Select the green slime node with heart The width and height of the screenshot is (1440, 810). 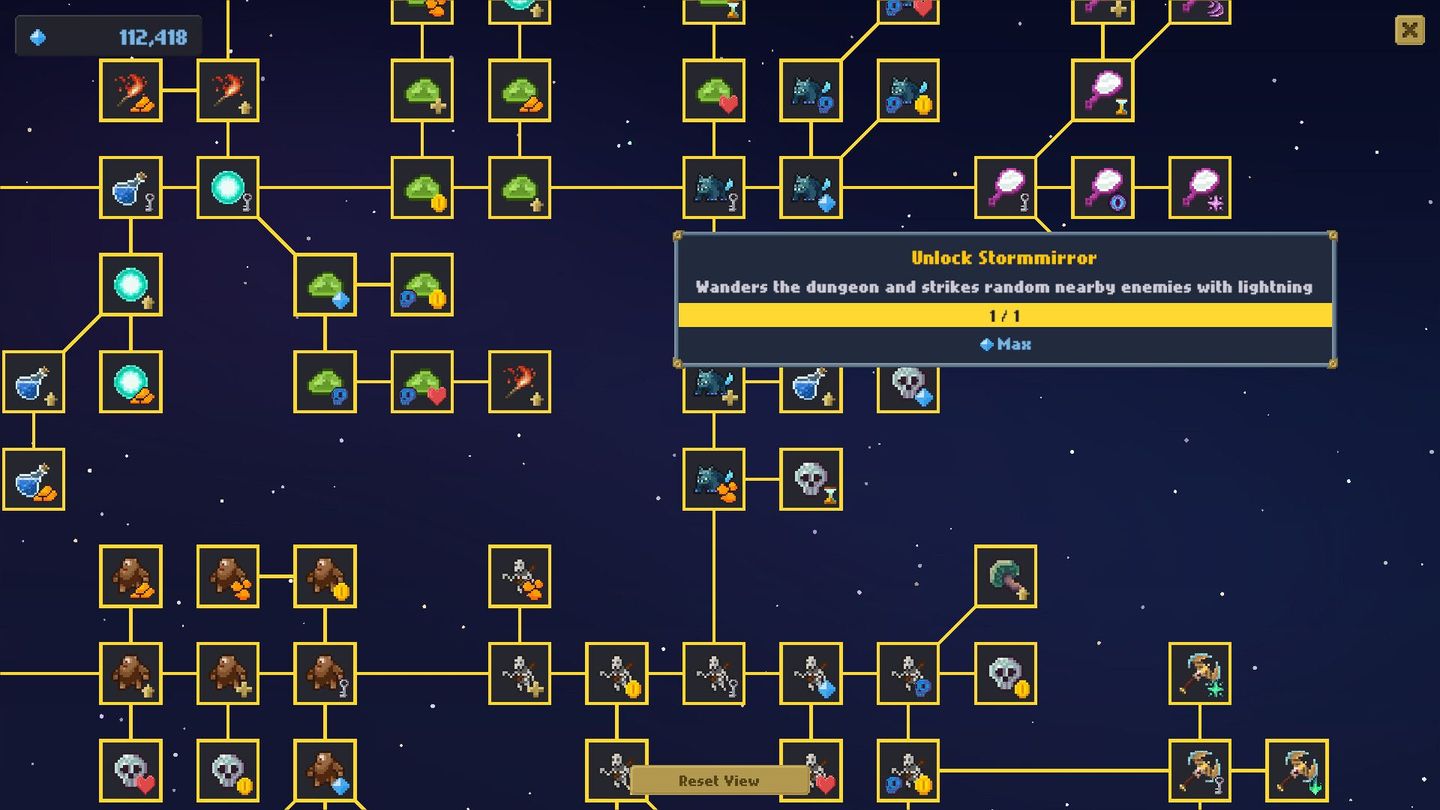tap(713, 90)
